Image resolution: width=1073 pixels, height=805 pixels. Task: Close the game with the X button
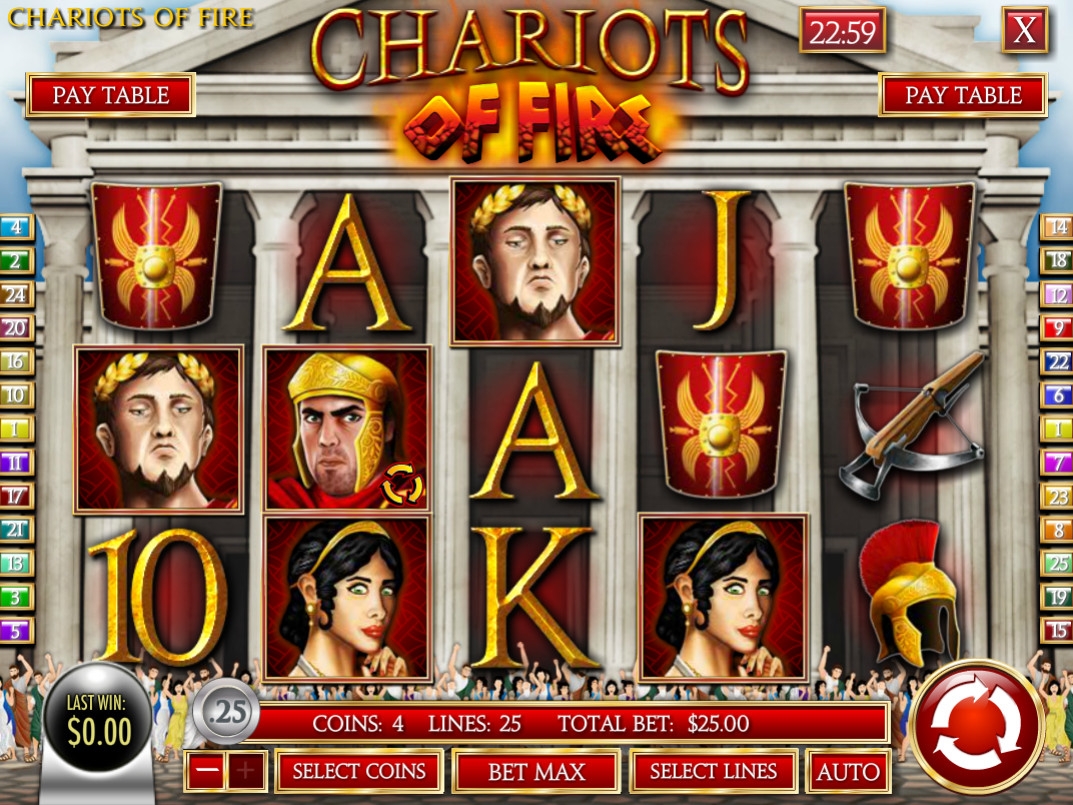click(1025, 31)
